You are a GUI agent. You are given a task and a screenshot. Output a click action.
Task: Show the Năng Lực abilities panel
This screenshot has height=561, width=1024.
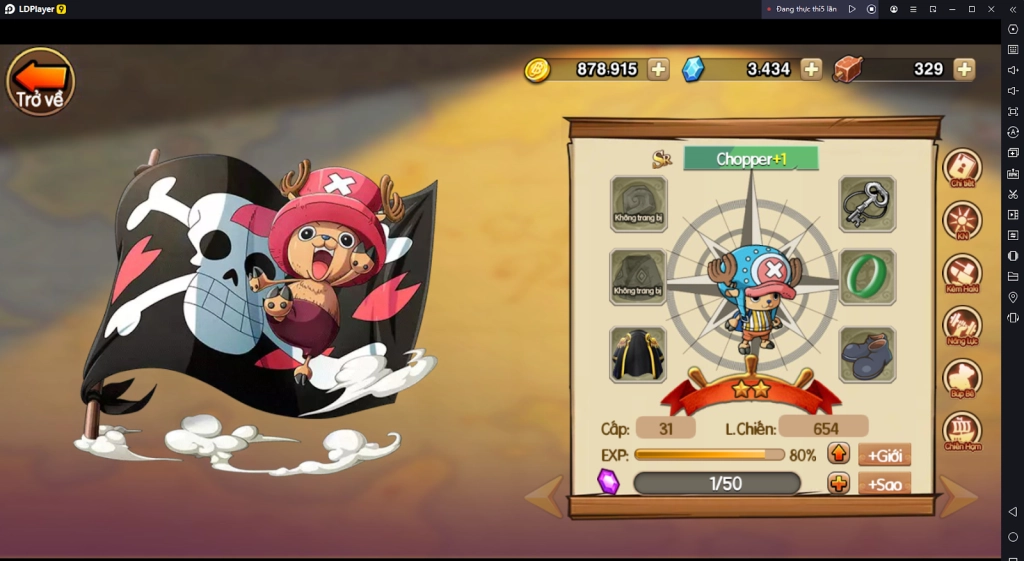coord(962,325)
